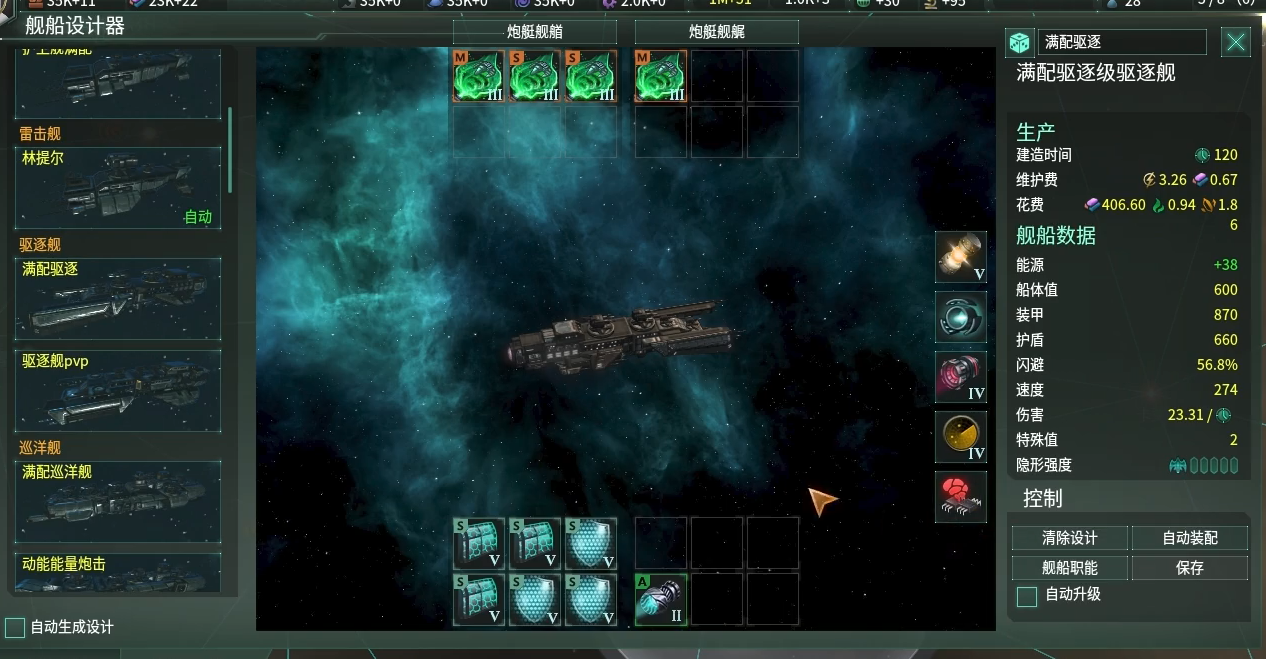Select the red combat computer slot

[961, 497]
